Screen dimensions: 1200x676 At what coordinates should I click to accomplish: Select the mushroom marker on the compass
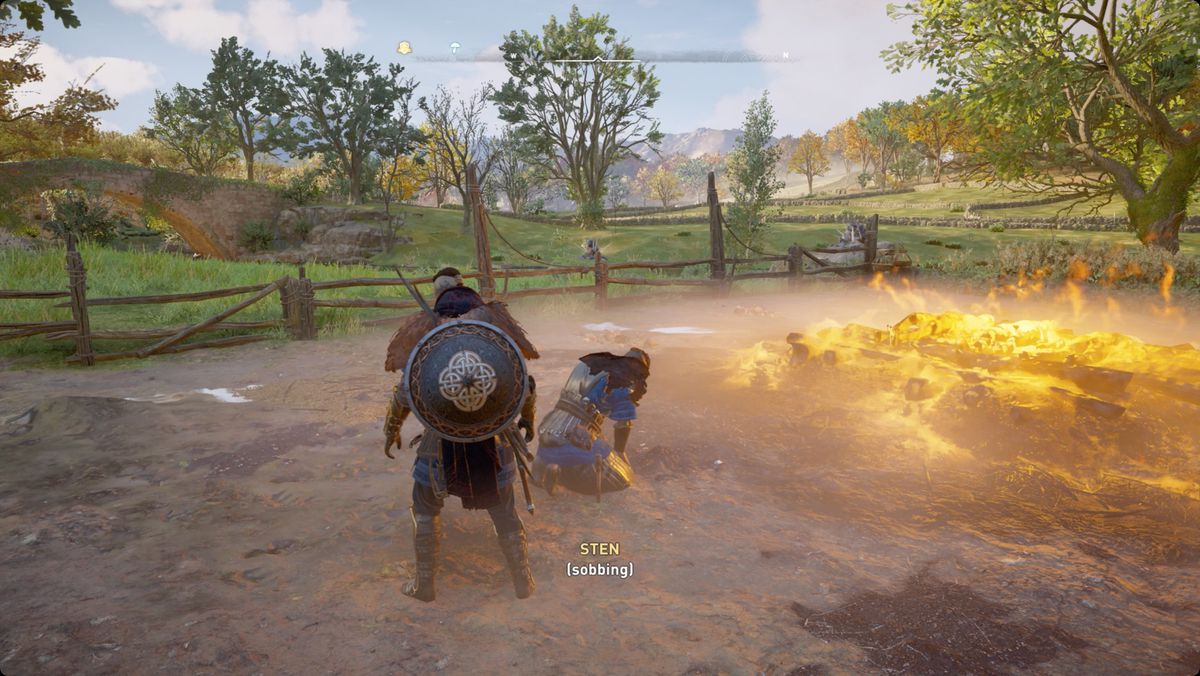(456, 48)
